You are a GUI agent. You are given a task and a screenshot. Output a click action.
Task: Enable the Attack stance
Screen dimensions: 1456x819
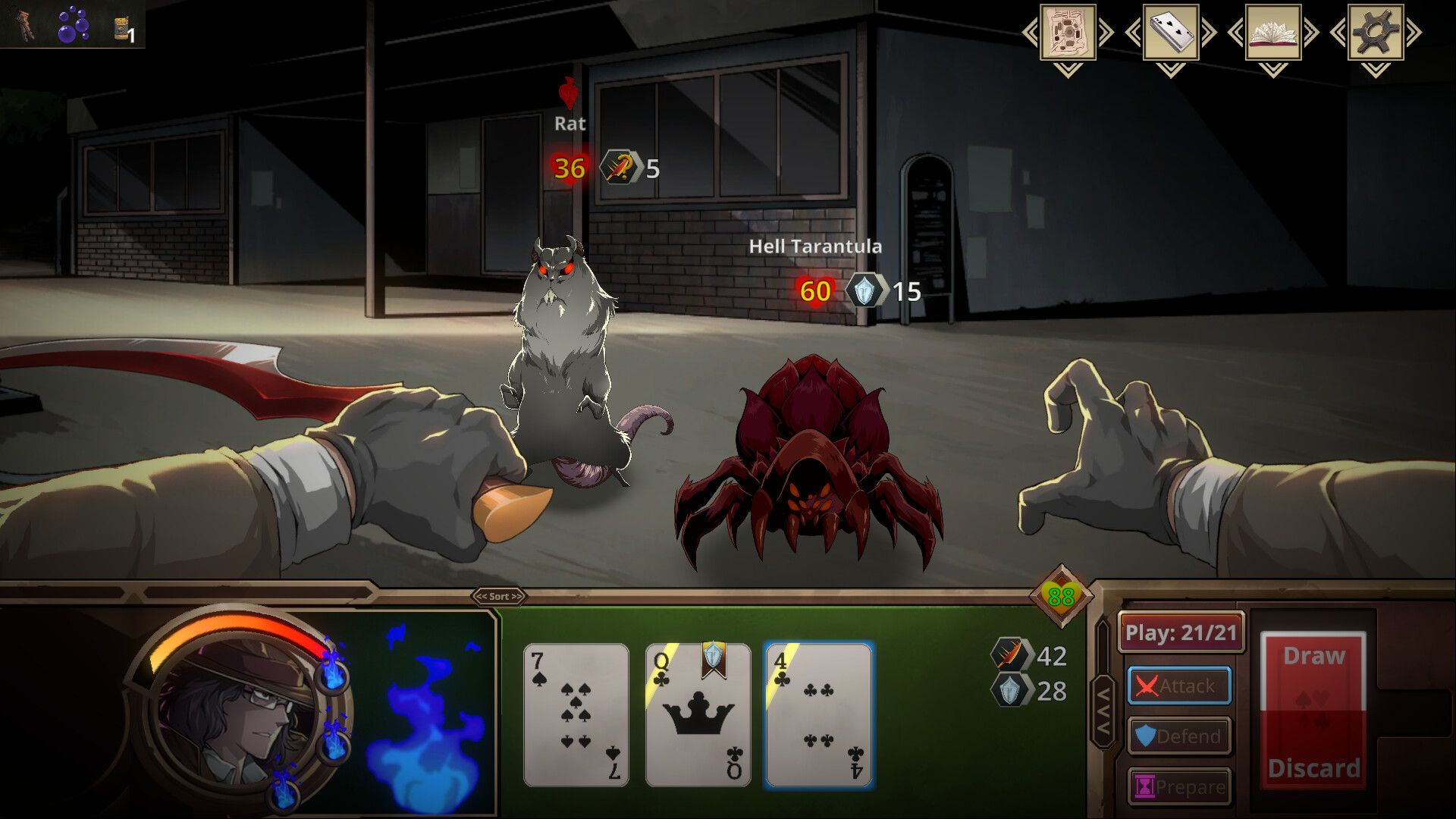[x=1179, y=685]
